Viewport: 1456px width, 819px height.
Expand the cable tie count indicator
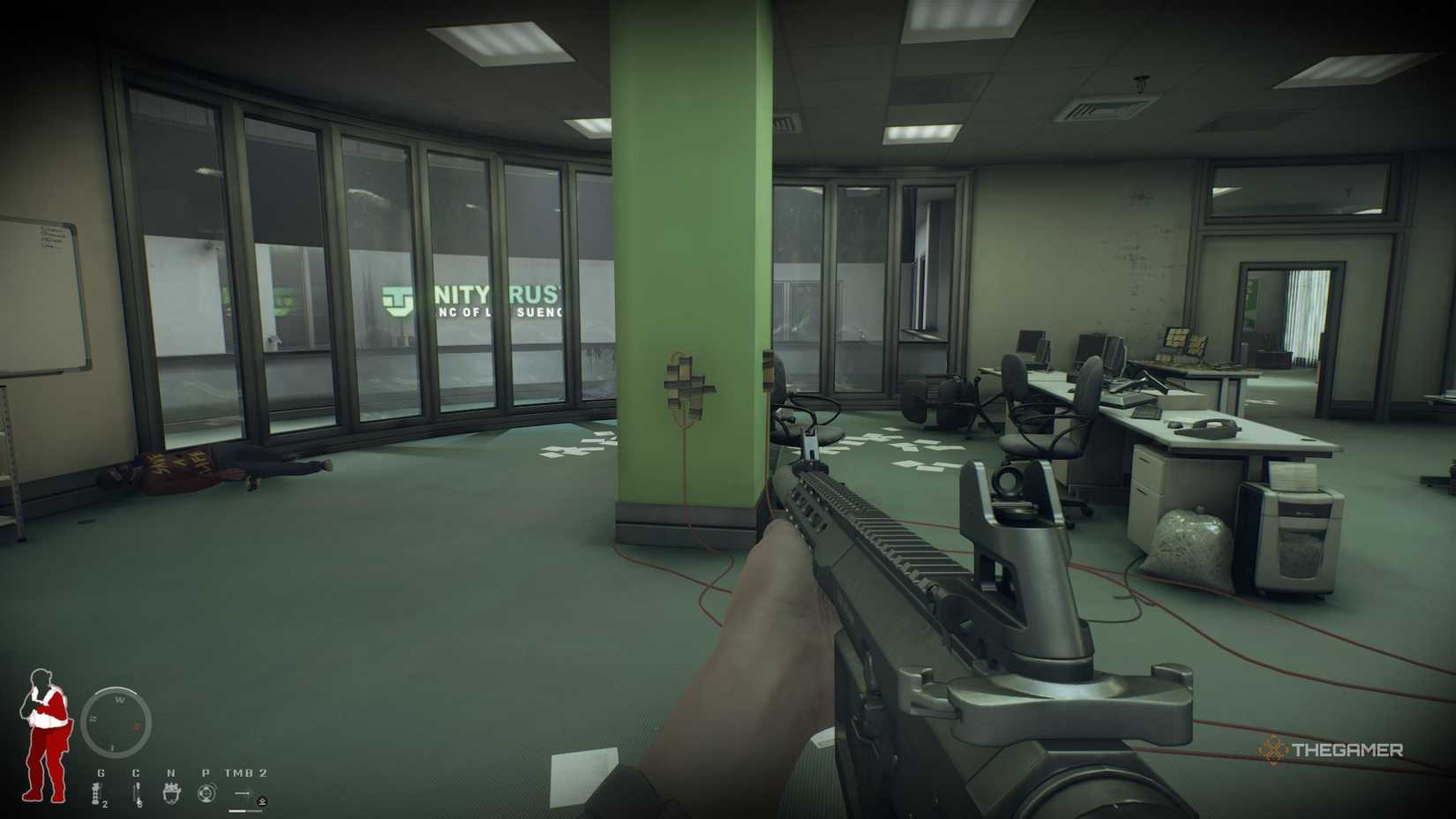click(x=139, y=805)
